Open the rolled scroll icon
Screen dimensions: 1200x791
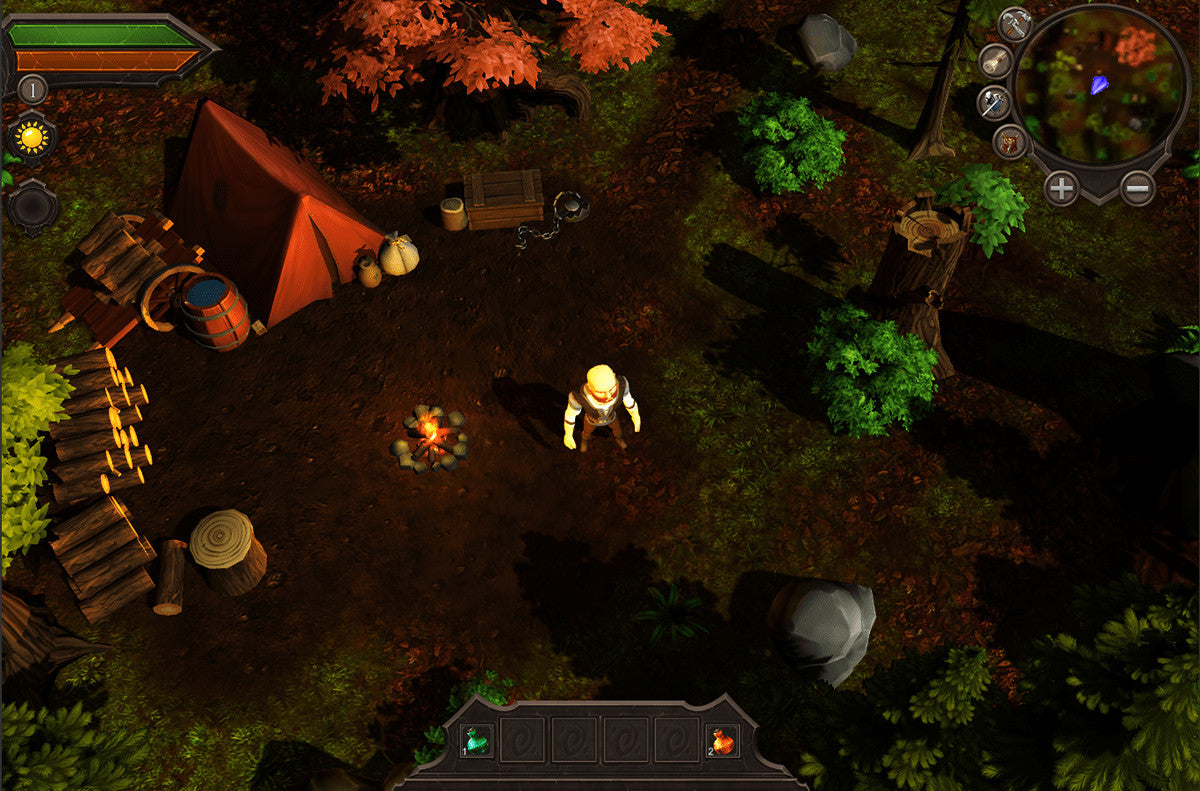(x=995, y=61)
